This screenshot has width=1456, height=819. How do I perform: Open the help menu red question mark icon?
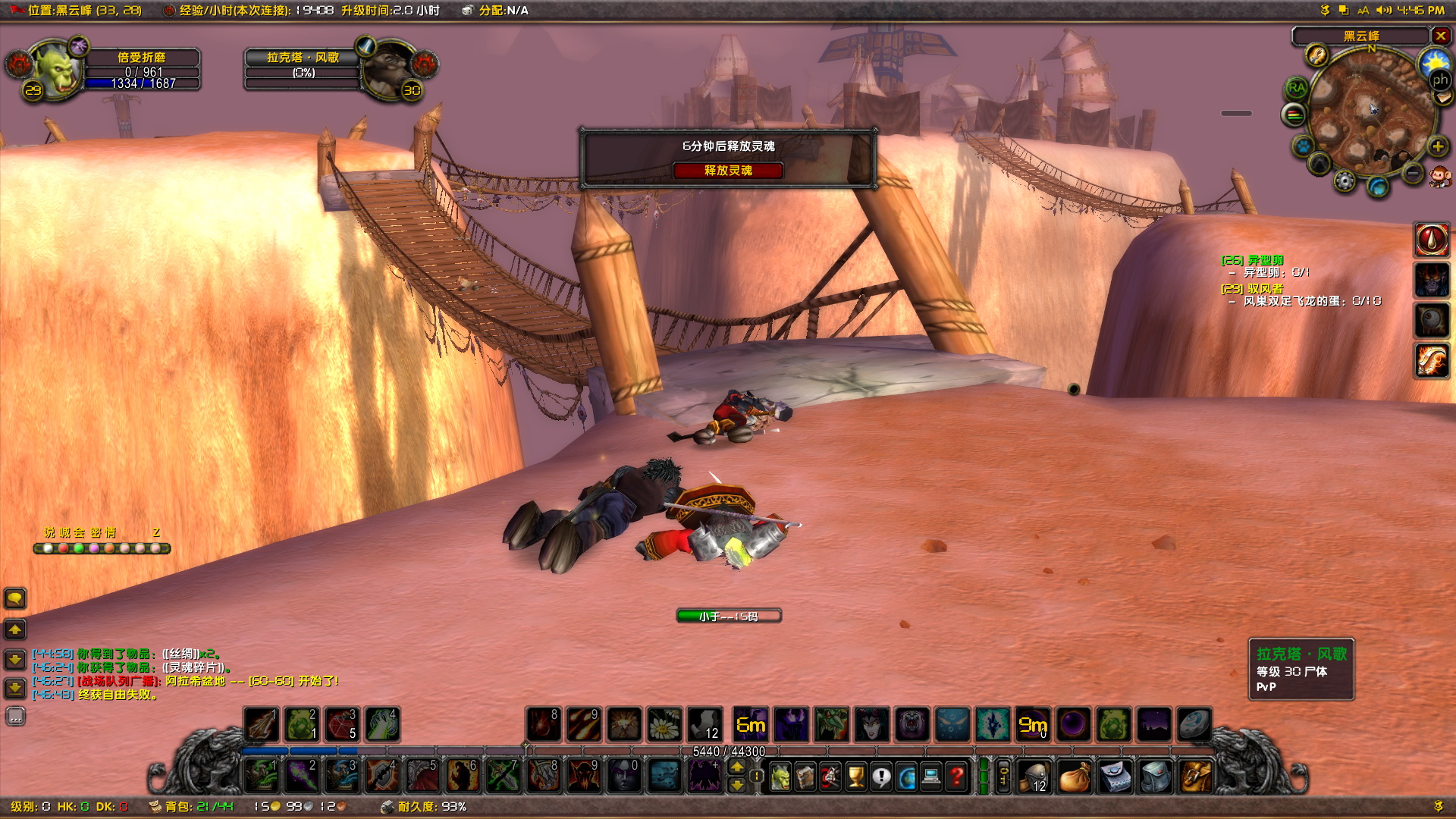tap(957, 777)
